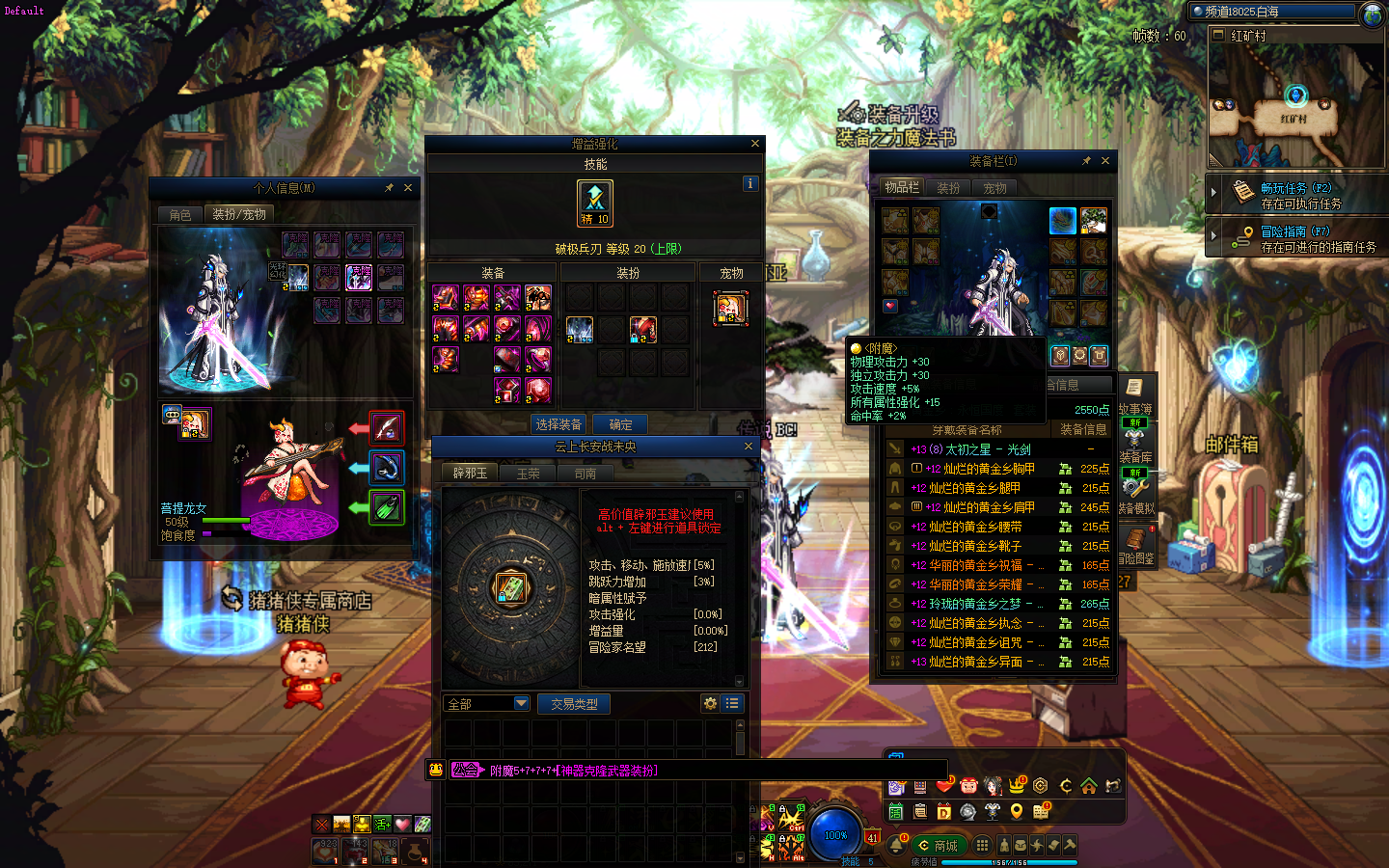This screenshot has height=868, width=1389.
Task: Close the 增益强化 window
Action: coord(755,144)
